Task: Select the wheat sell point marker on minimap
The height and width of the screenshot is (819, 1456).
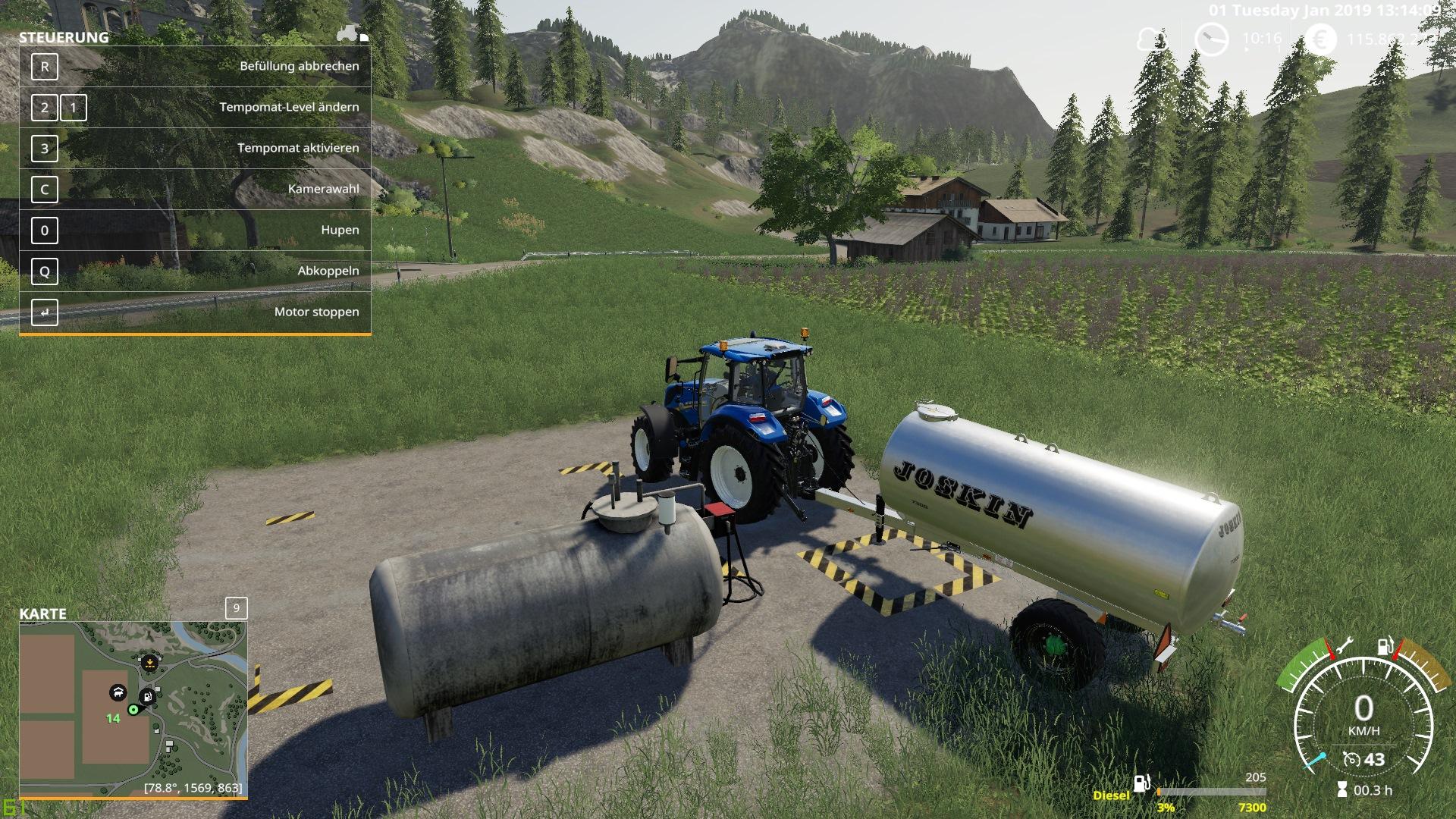Action: [x=150, y=663]
